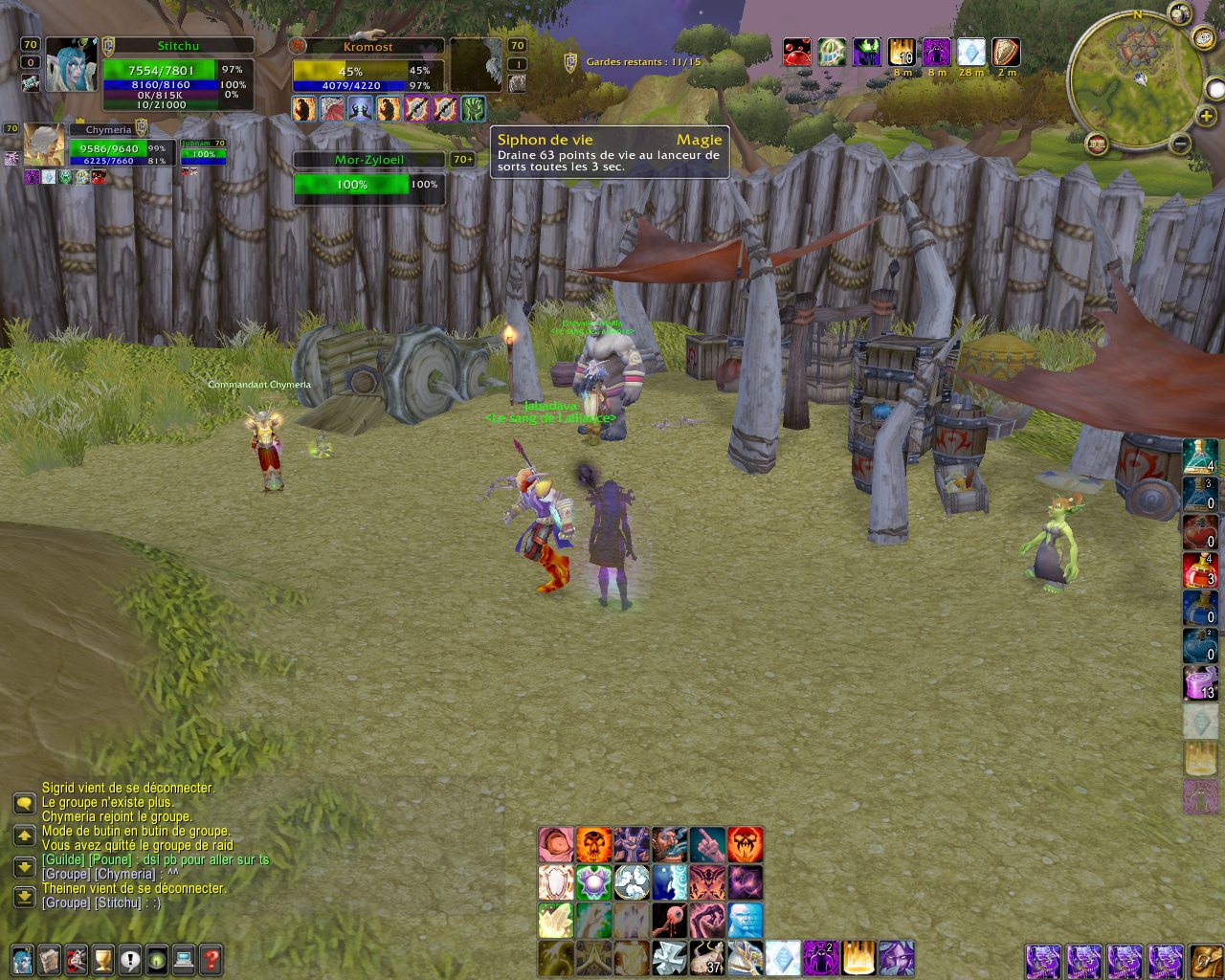Select Stitchu's player portrait

click(x=72, y=65)
